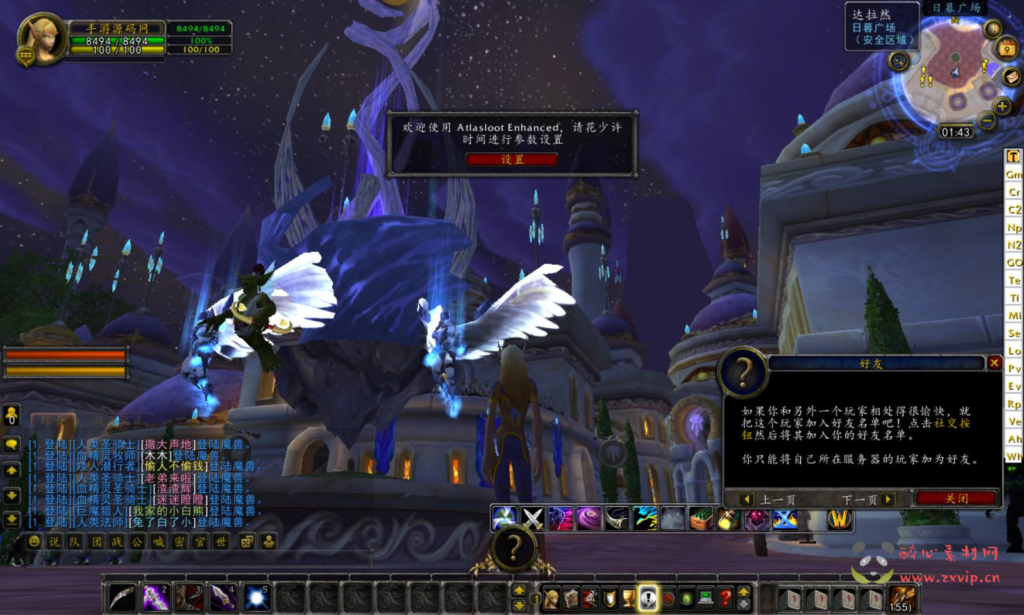The height and width of the screenshot is (615, 1024).
Task: Zoom in the minimap with plus button
Action: (1002, 106)
